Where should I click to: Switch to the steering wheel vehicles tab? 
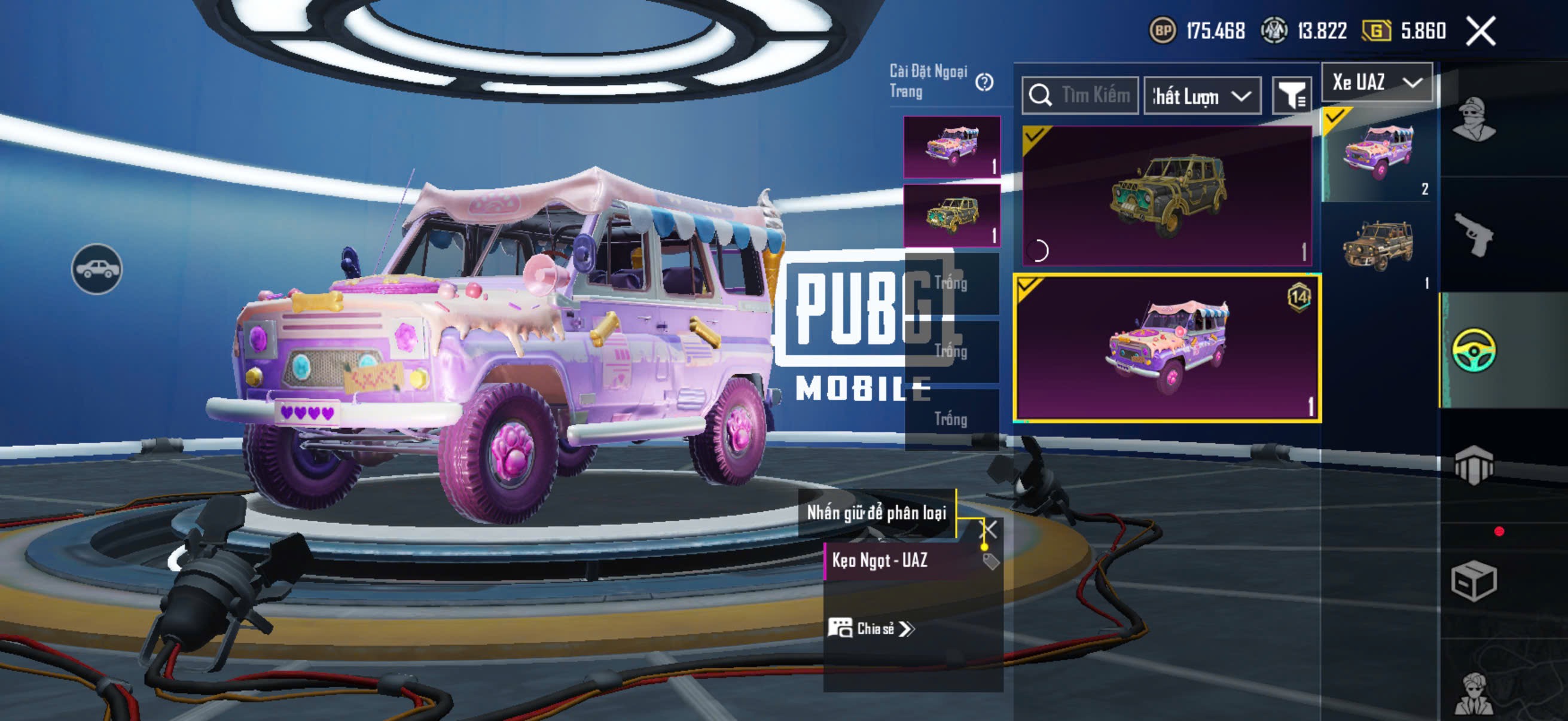click(1474, 350)
